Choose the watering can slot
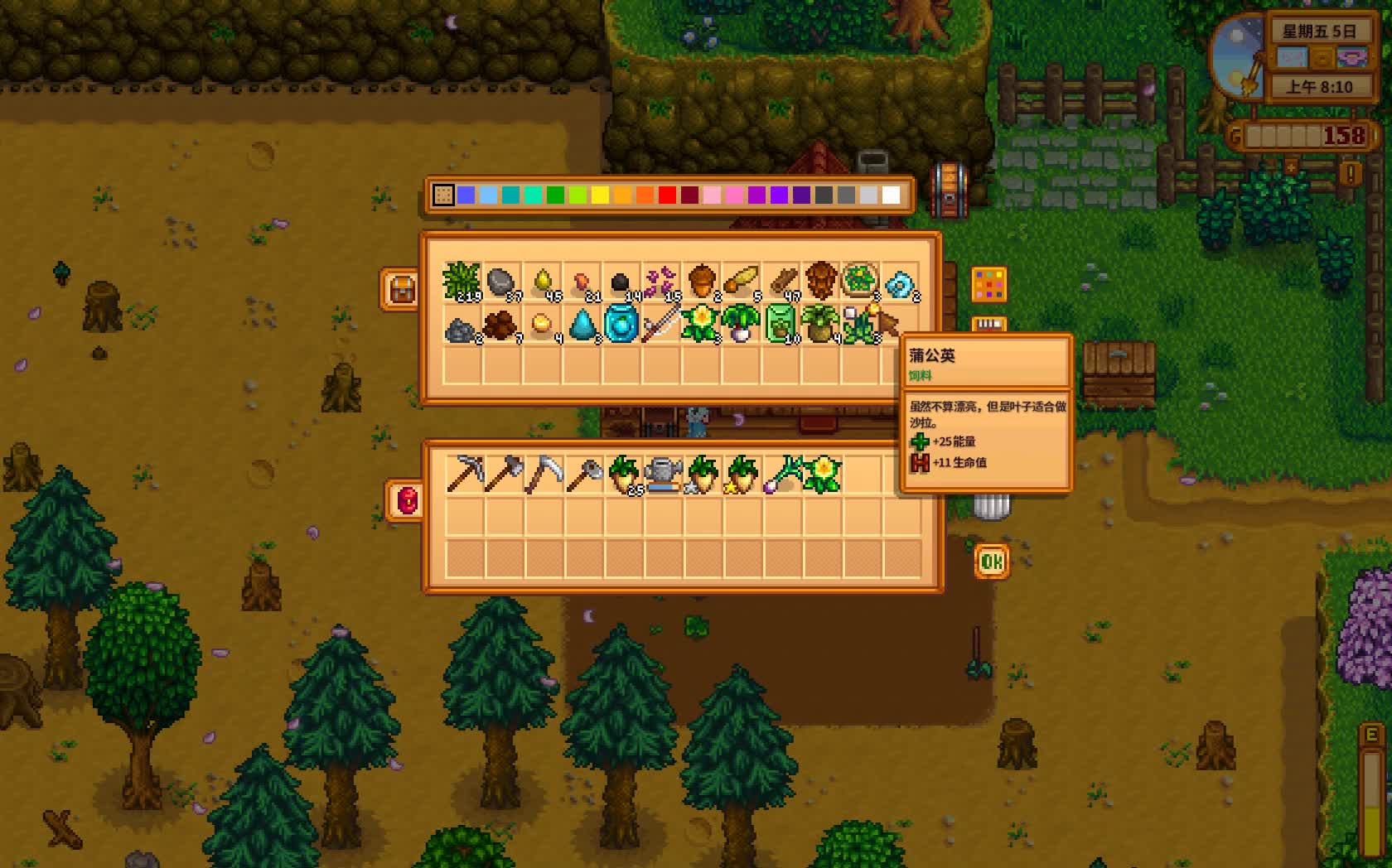This screenshot has width=1392, height=868. click(x=663, y=474)
